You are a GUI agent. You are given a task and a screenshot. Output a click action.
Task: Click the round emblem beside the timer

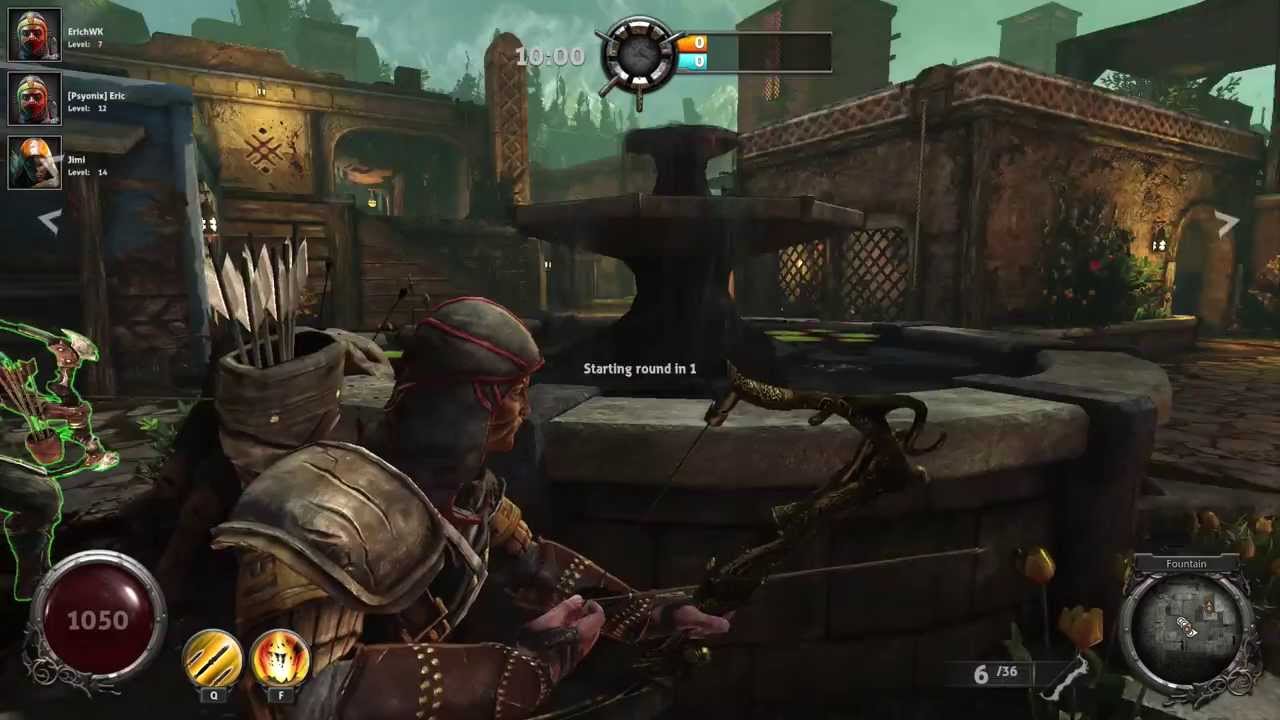pos(637,56)
